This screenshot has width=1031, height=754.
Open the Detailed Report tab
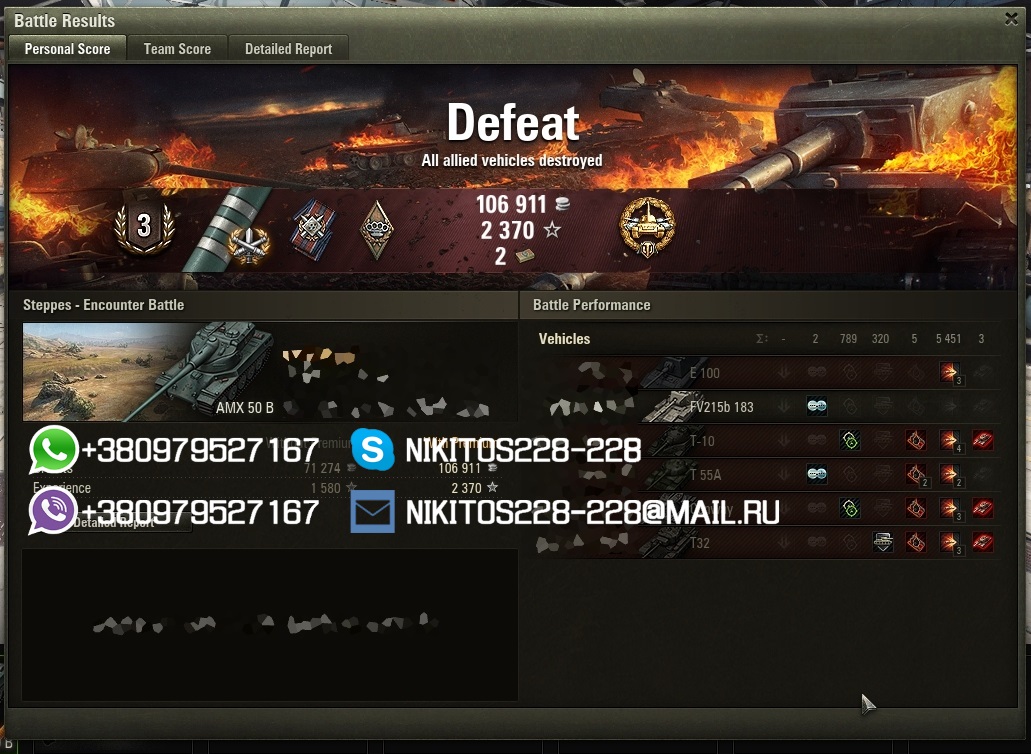pyautogui.click(x=288, y=48)
